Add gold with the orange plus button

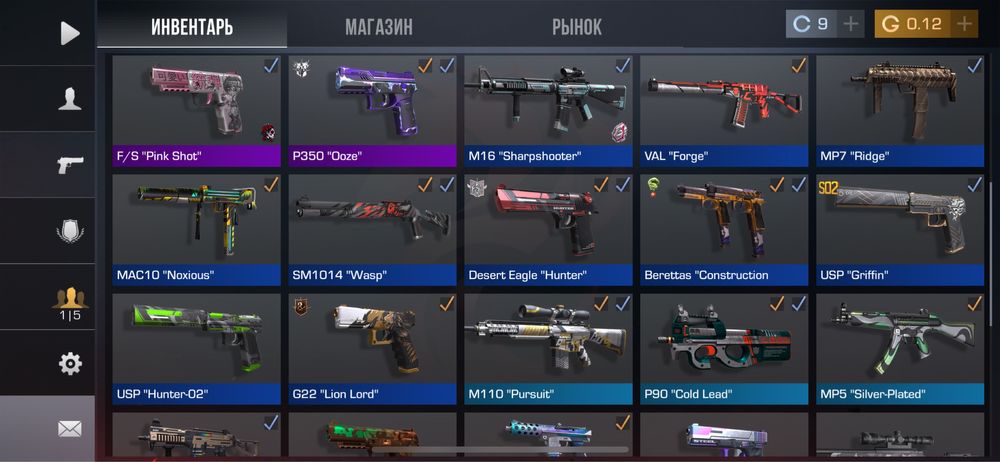[964, 23]
